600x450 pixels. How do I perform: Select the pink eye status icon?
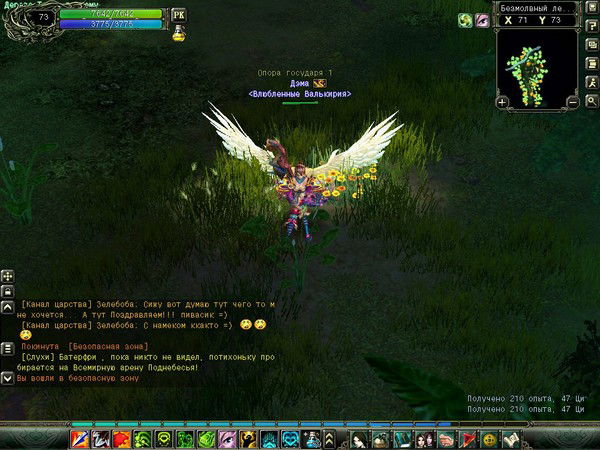pos(481,20)
